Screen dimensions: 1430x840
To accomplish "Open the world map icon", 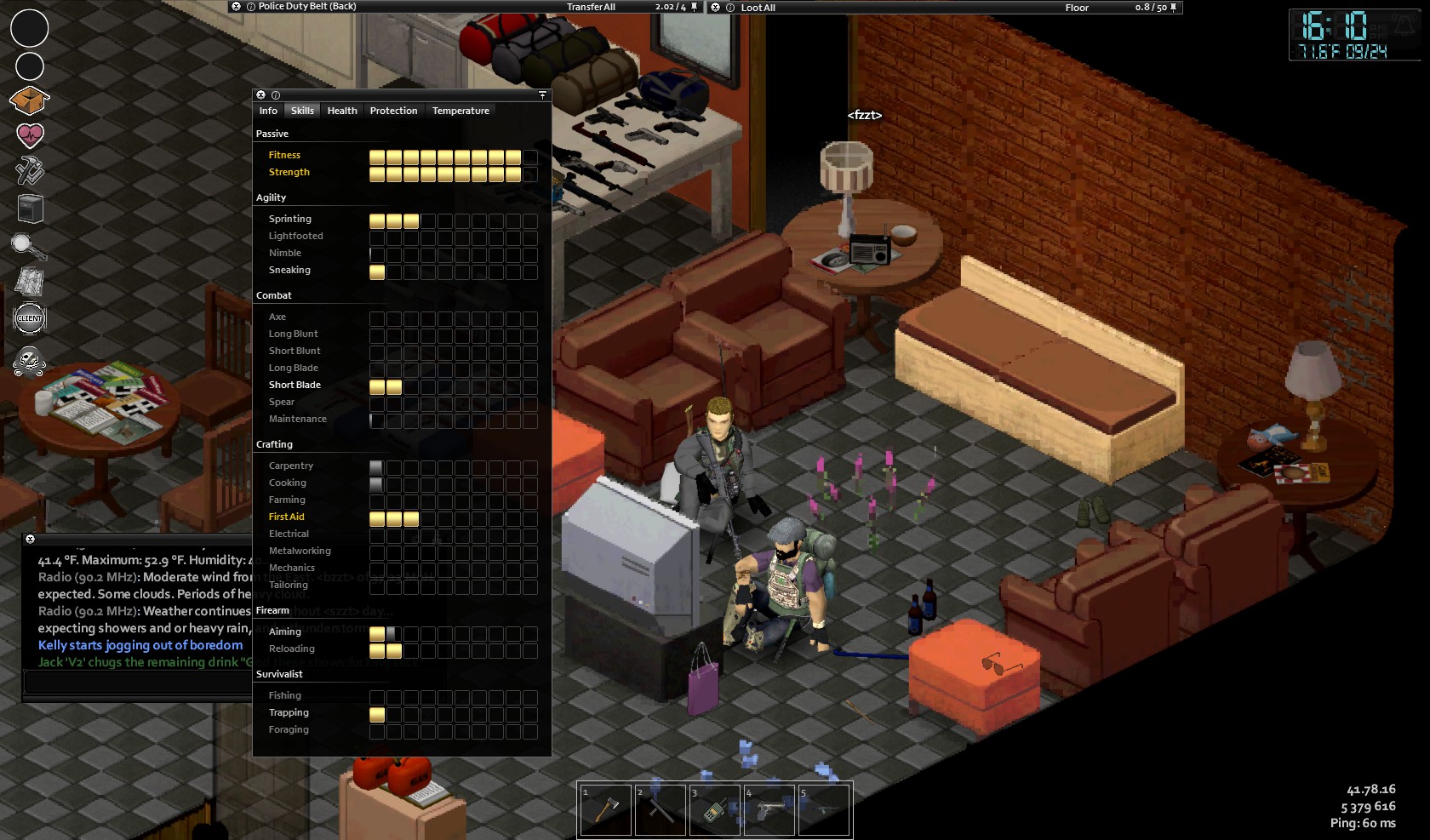I will pyautogui.click(x=30, y=282).
